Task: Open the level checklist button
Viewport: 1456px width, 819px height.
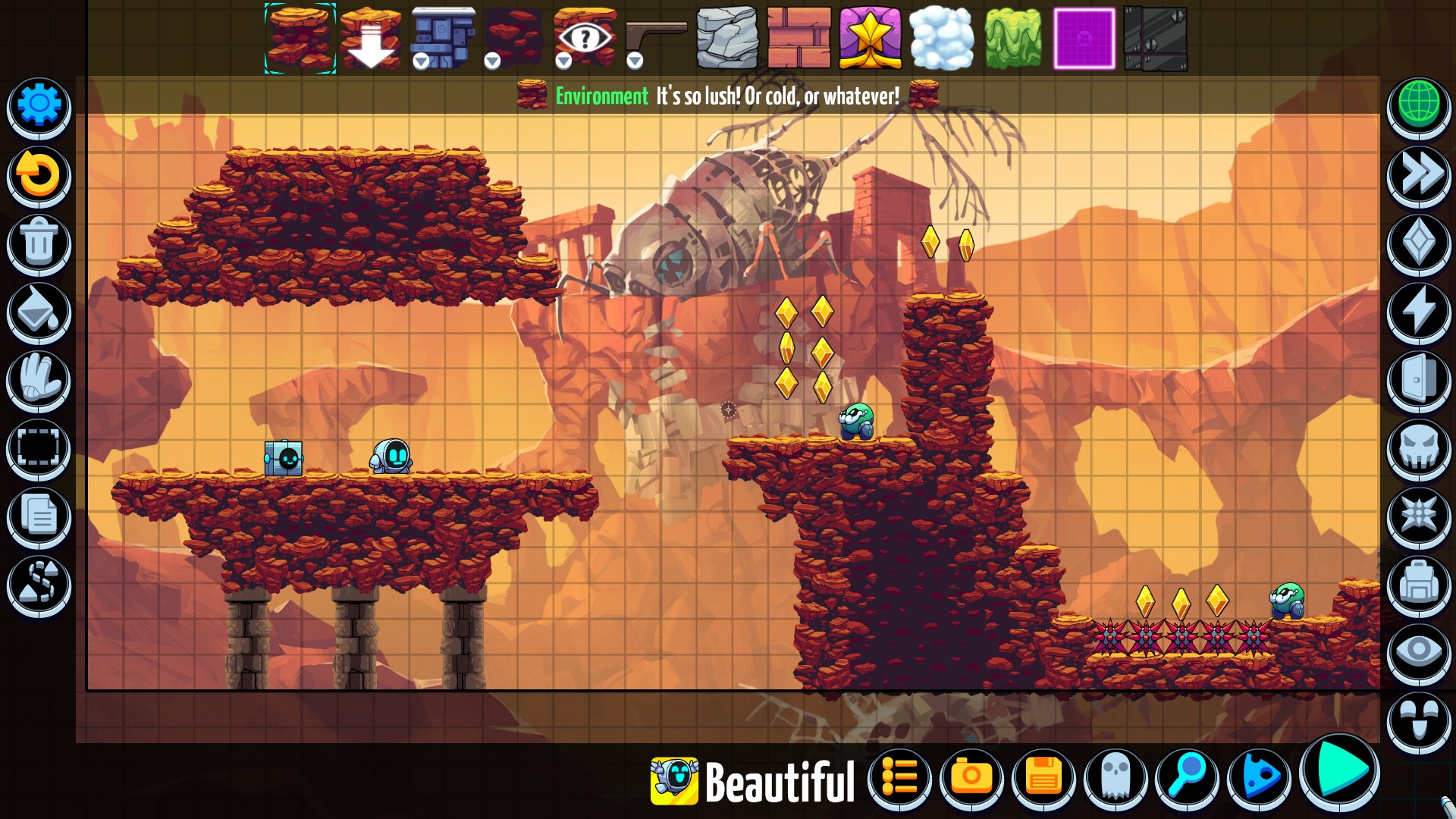Action: pyautogui.click(x=900, y=778)
